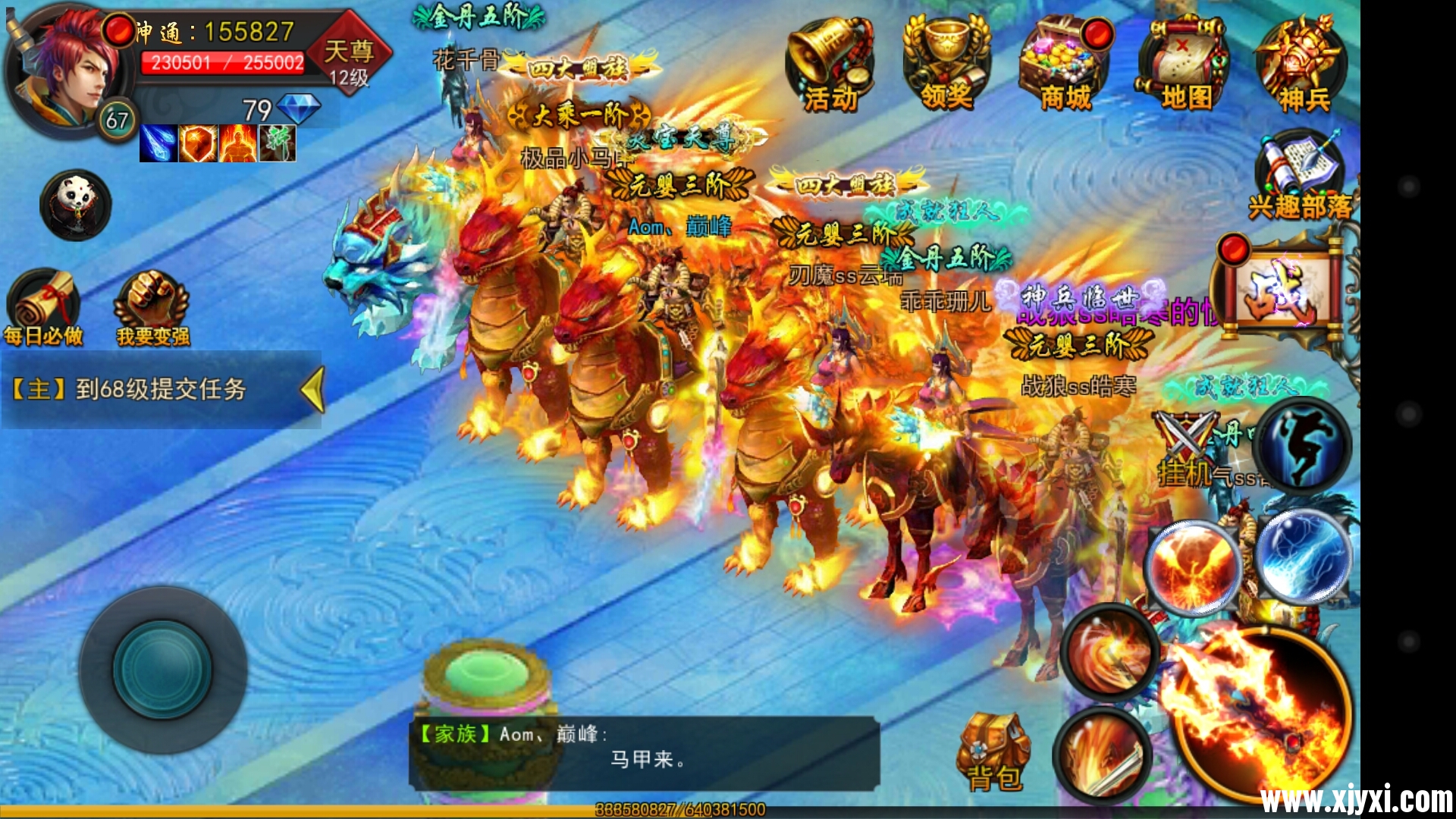The height and width of the screenshot is (819, 1456).
Task: Open the 家族 family chat box
Action: tap(645, 752)
